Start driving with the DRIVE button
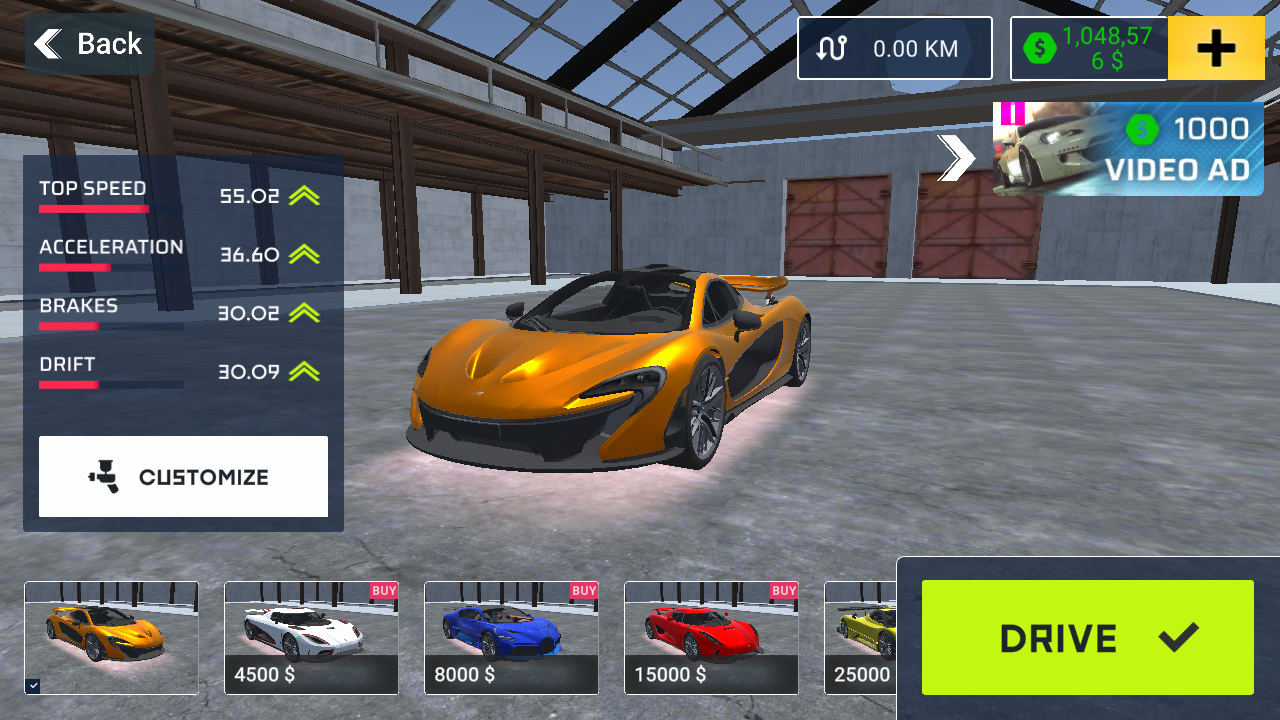 (x=1087, y=637)
